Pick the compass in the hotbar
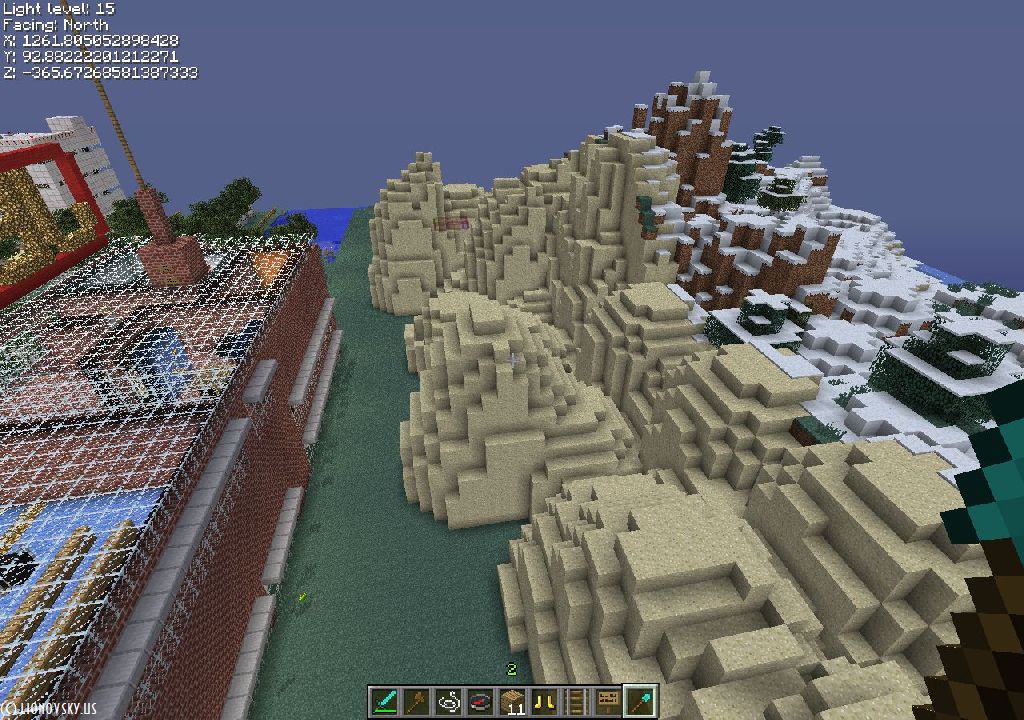This screenshot has width=1024, height=720. tap(481, 701)
